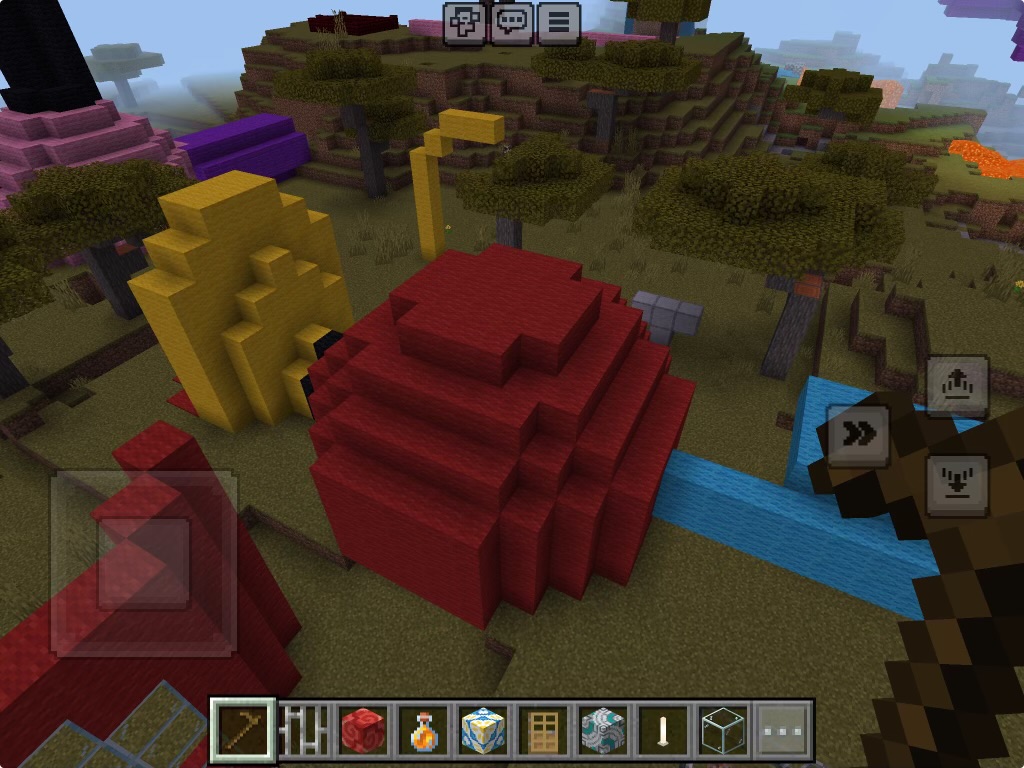The height and width of the screenshot is (768, 1024).
Task: Pick the blue and yellow glazed terracotta slot
Action: coord(483,730)
